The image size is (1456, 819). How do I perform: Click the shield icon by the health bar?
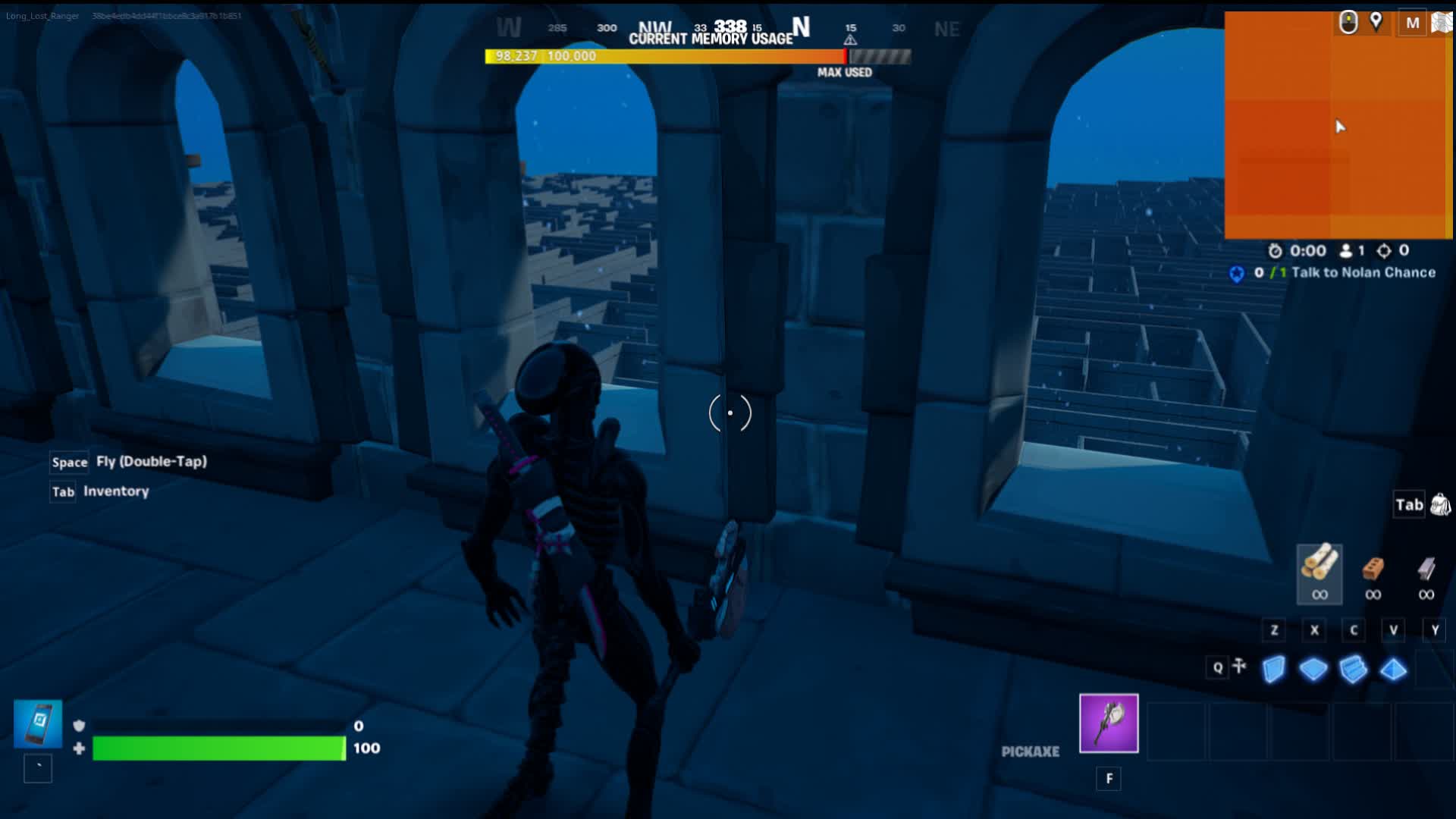point(79,726)
